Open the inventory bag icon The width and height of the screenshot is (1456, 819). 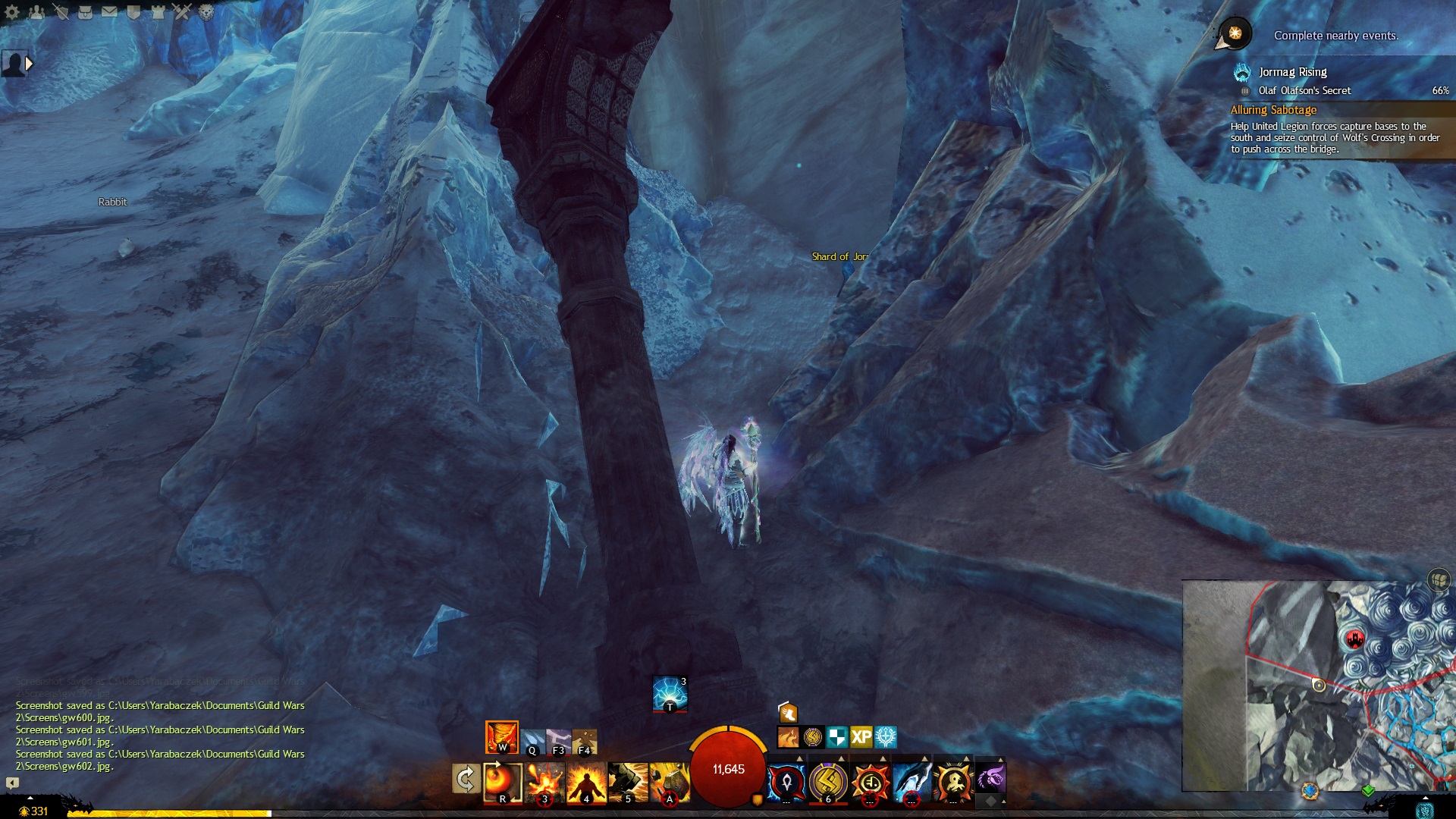pos(85,11)
